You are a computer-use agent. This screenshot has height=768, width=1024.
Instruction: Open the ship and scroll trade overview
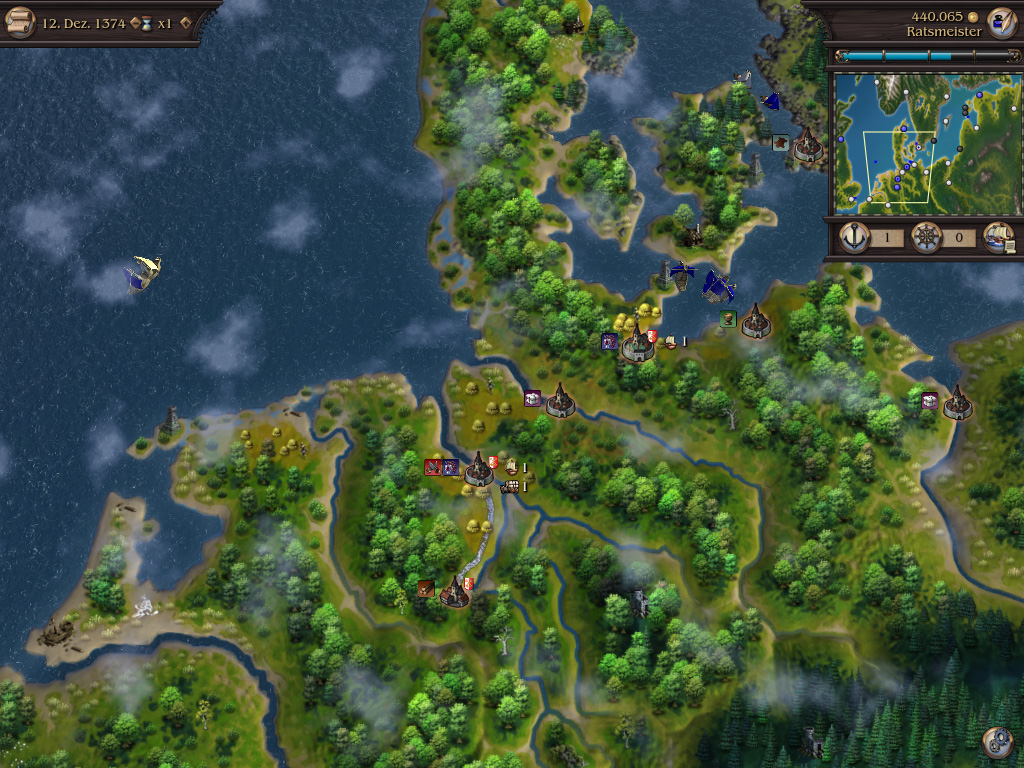999,238
